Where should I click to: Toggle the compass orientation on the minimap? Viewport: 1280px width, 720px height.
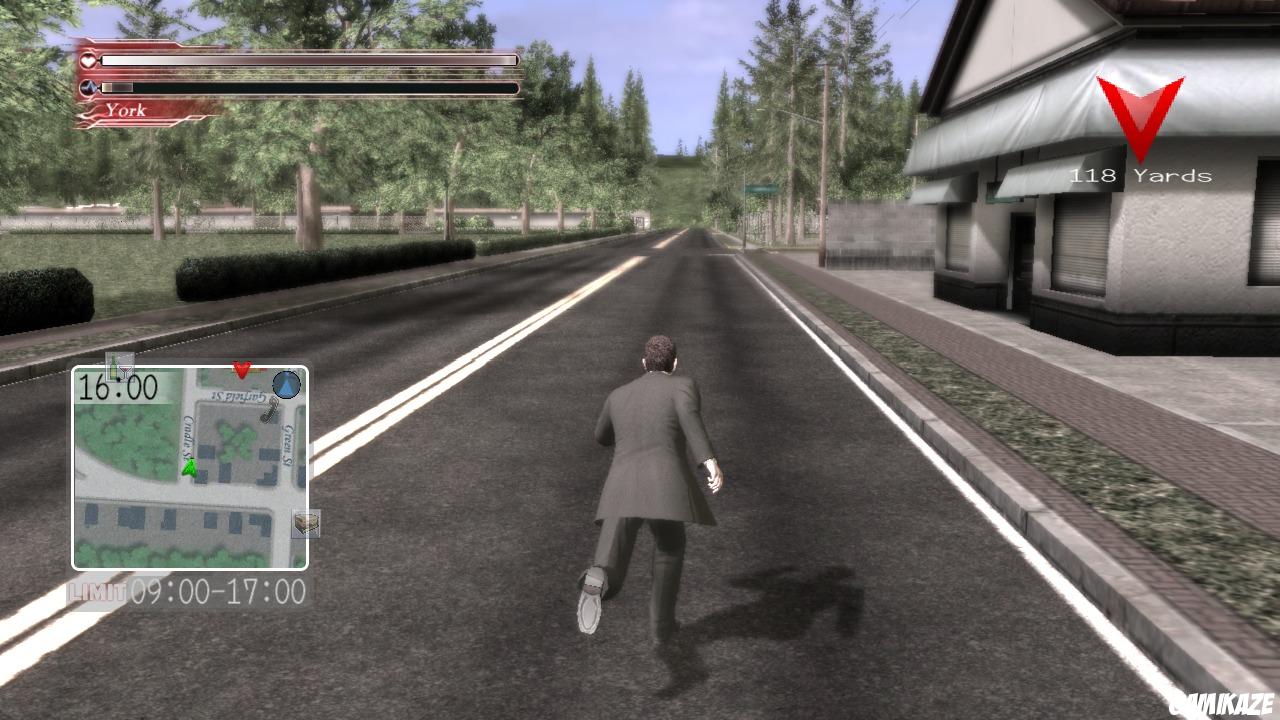[x=285, y=386]
